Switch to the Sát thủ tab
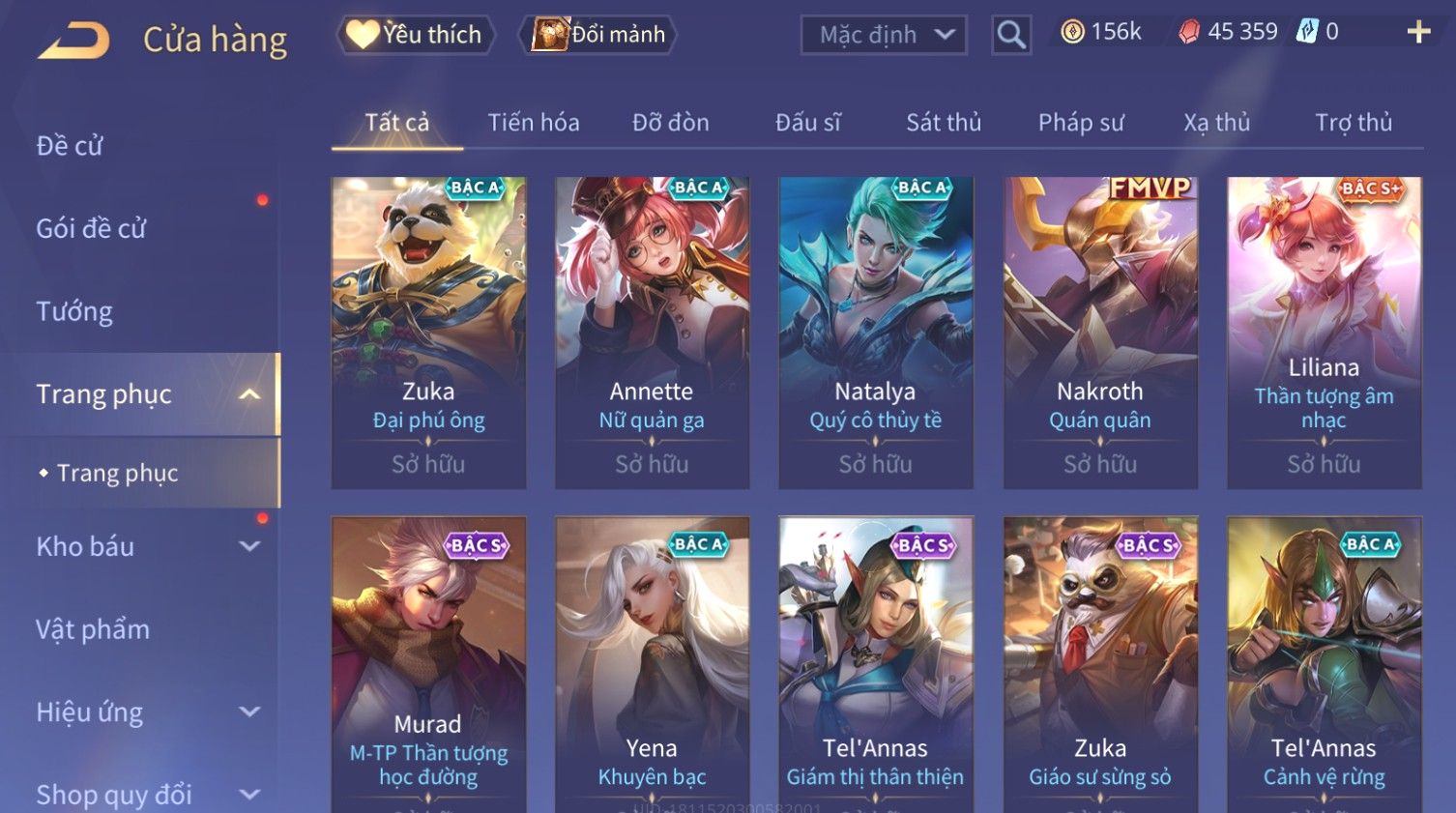Viewport: 1456px width, 813px height. pyautogui.click(x=944, y=123)
